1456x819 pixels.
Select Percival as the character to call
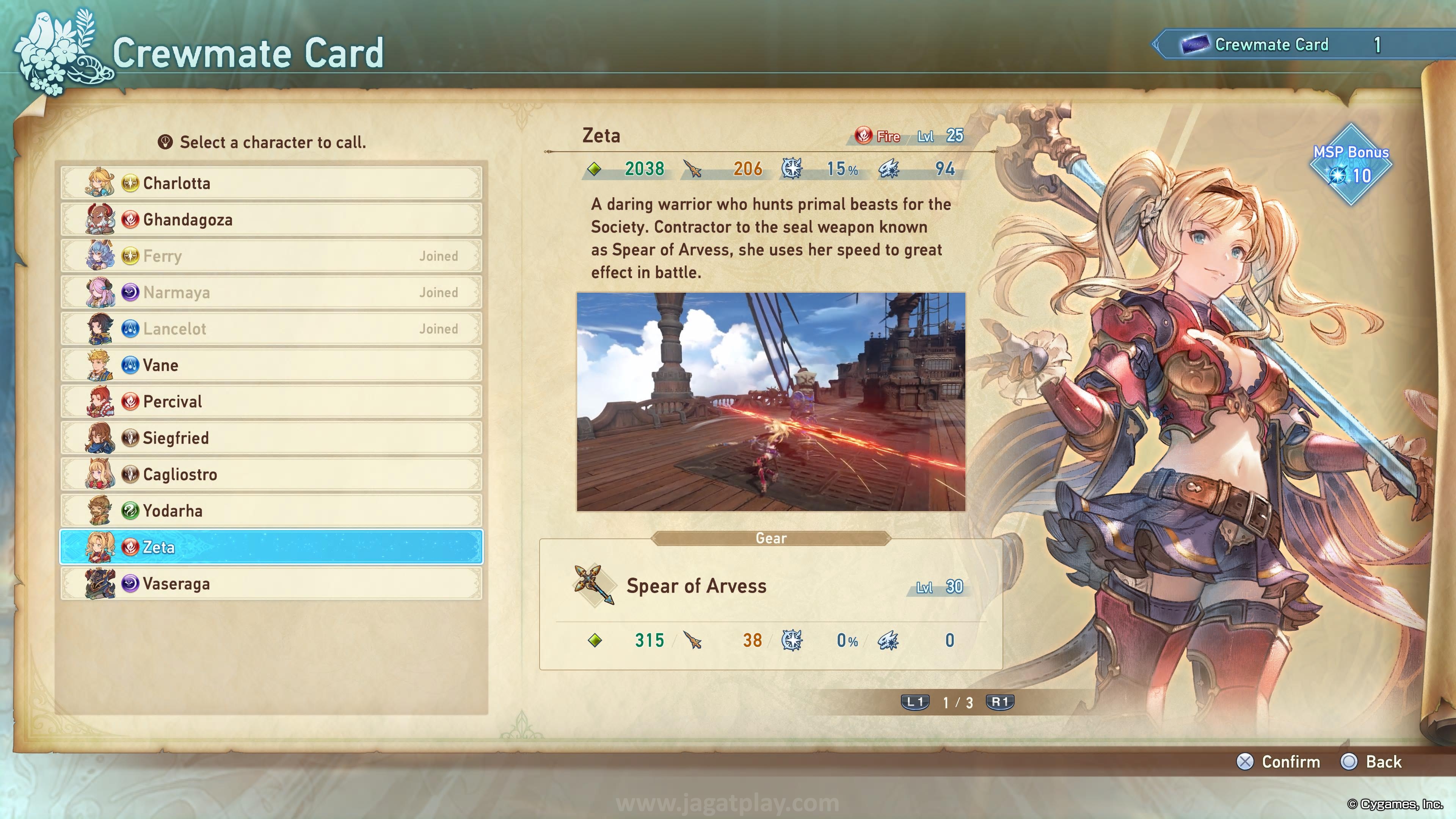[x=271, y=401]
